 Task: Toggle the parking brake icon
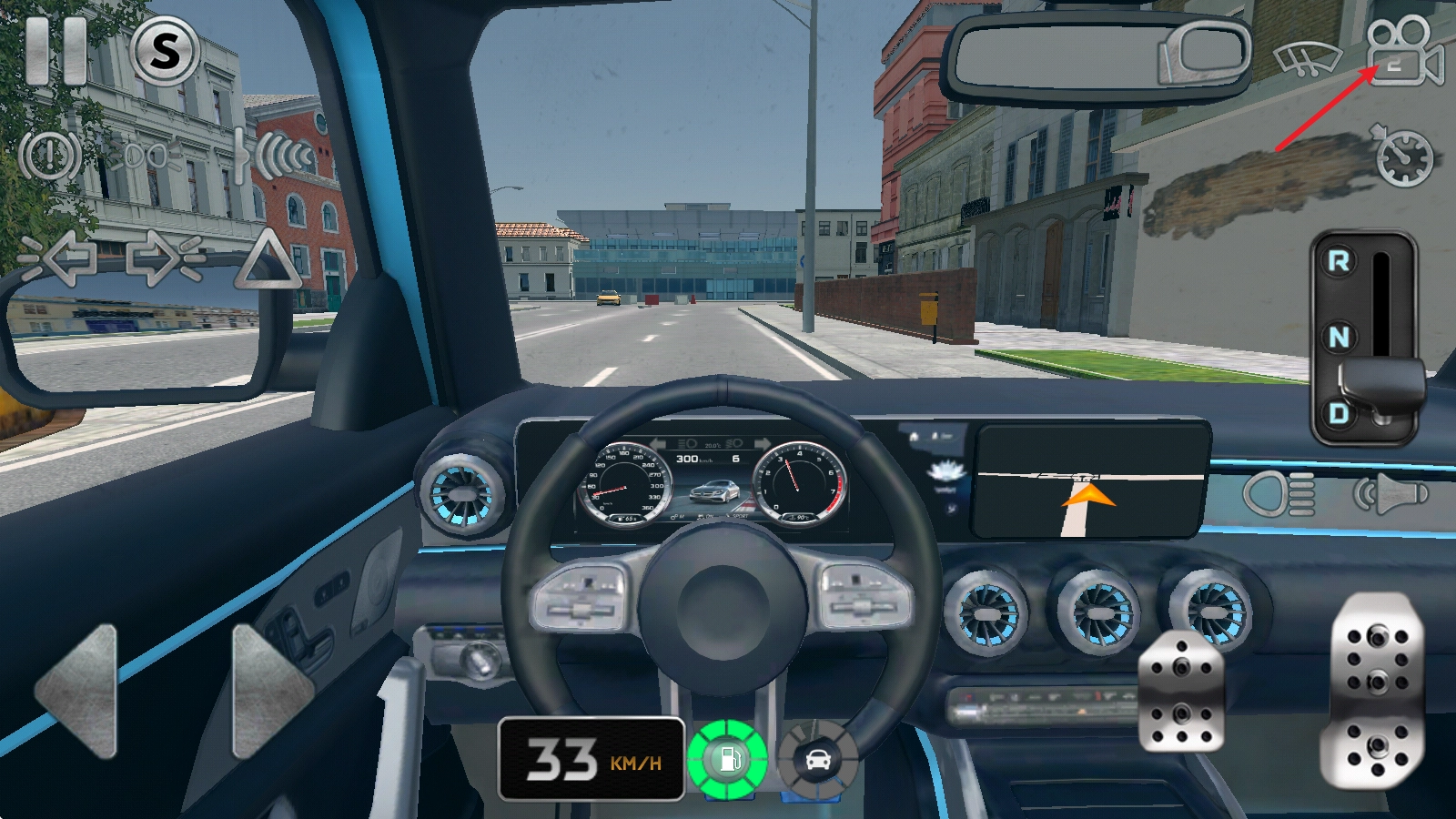[50, 156]
